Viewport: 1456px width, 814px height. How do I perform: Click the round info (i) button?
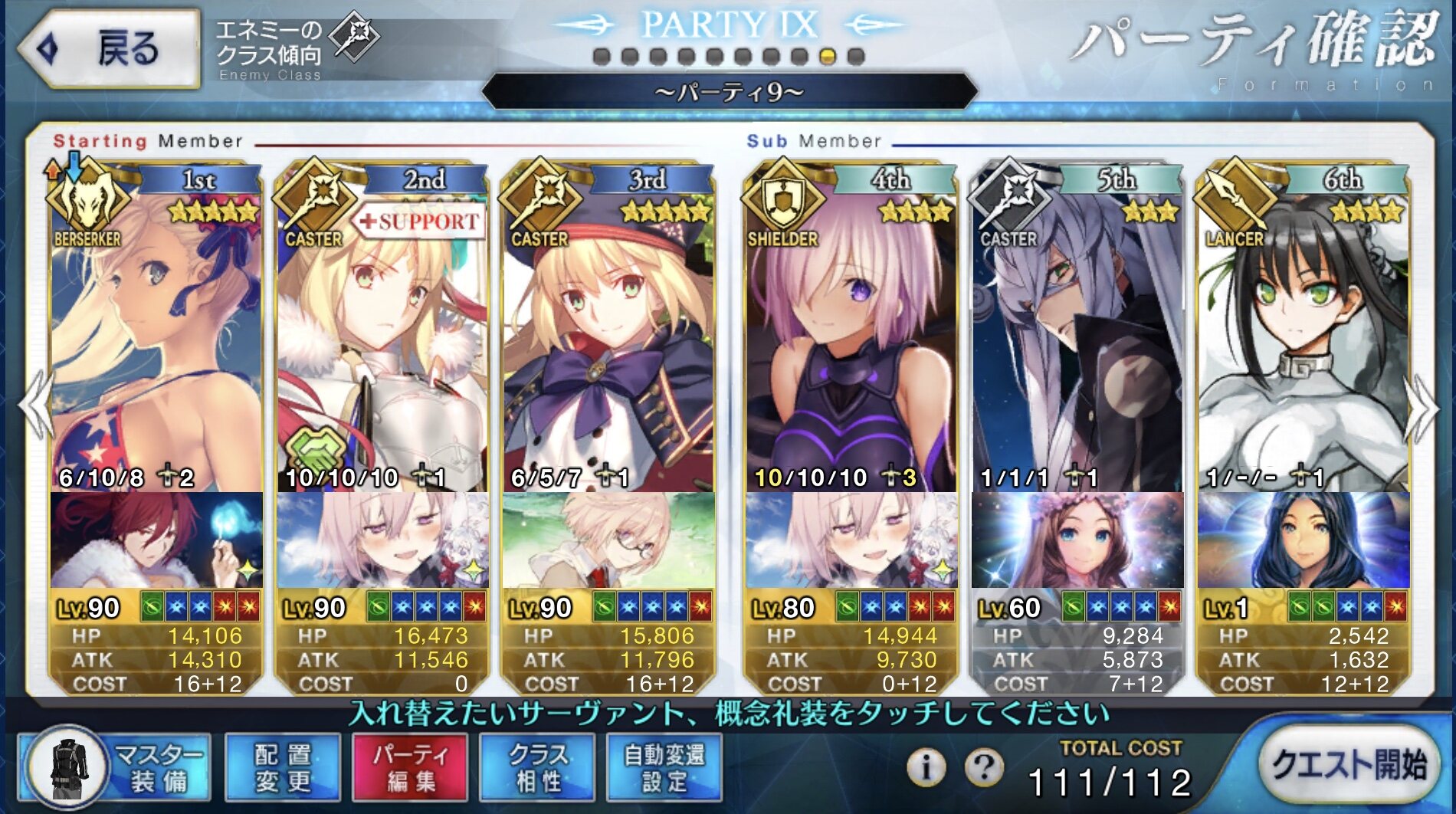tap(926, 766)
